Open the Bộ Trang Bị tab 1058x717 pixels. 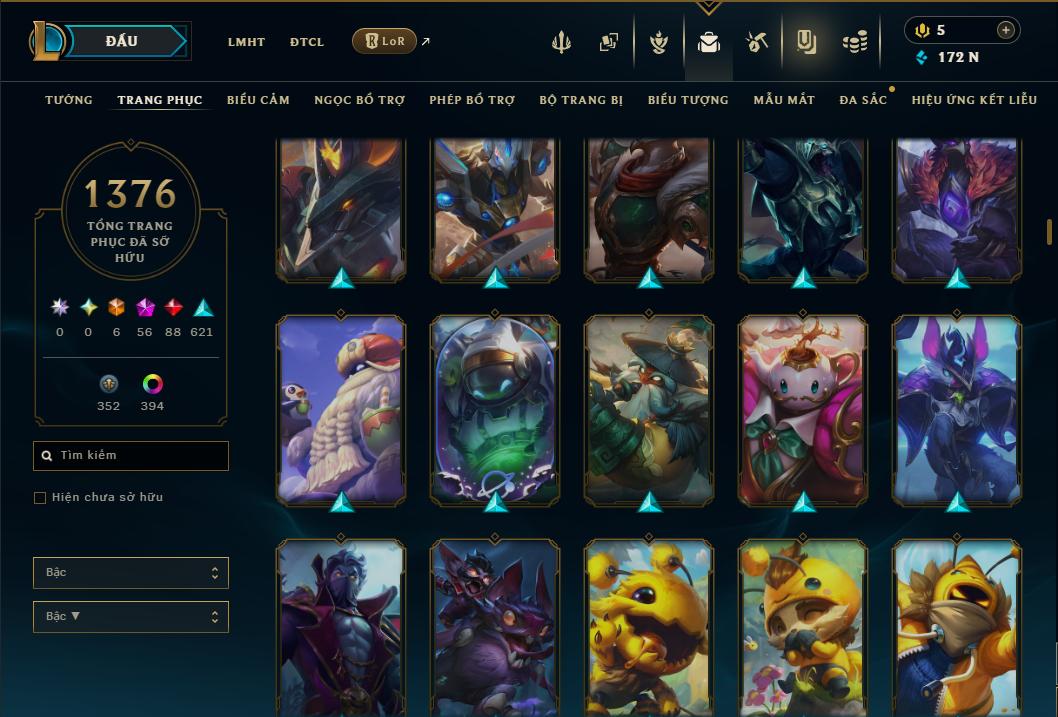[x=581, y=100]
